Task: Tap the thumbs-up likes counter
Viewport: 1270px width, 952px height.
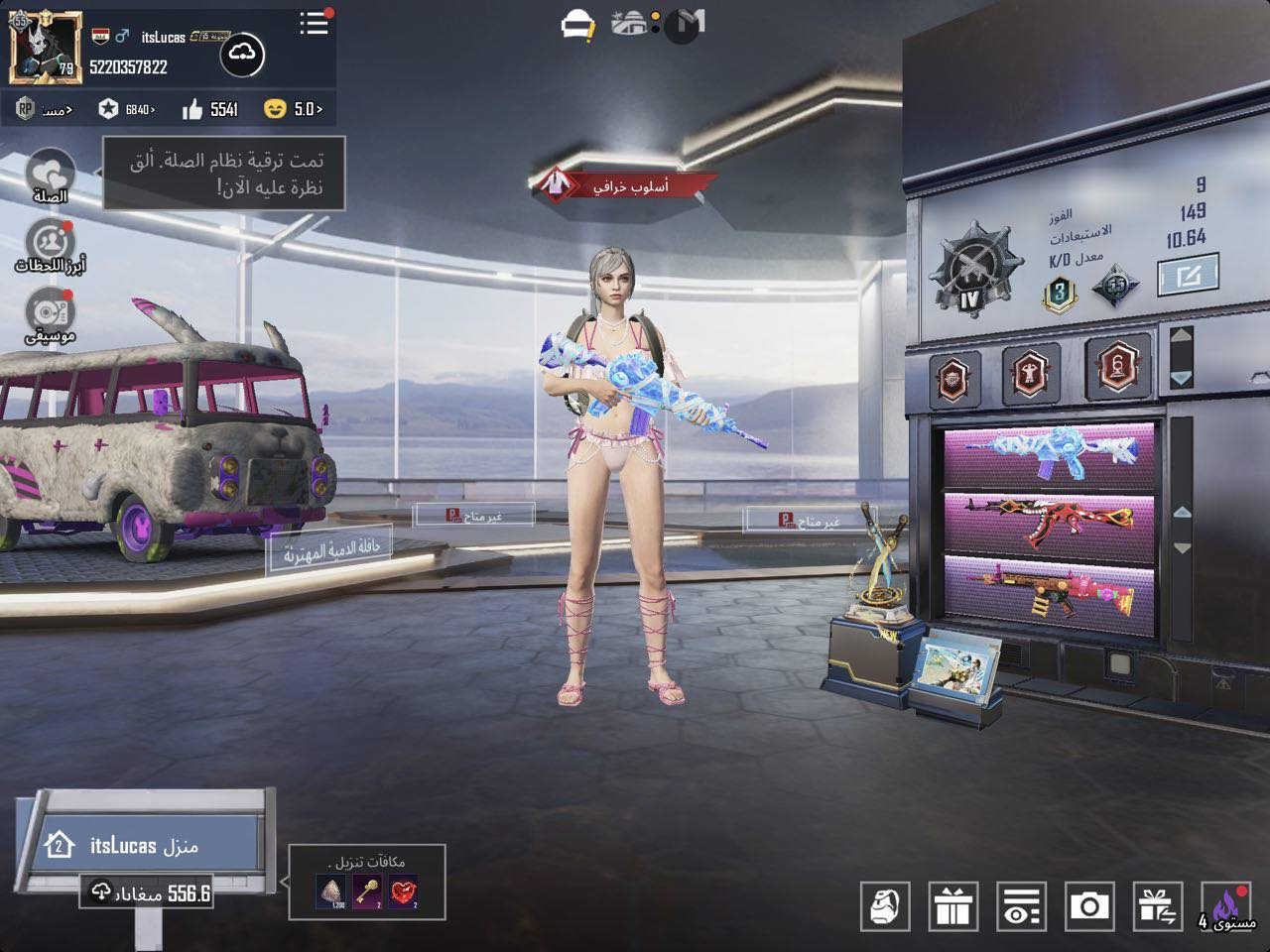Action: click(210, 109)
